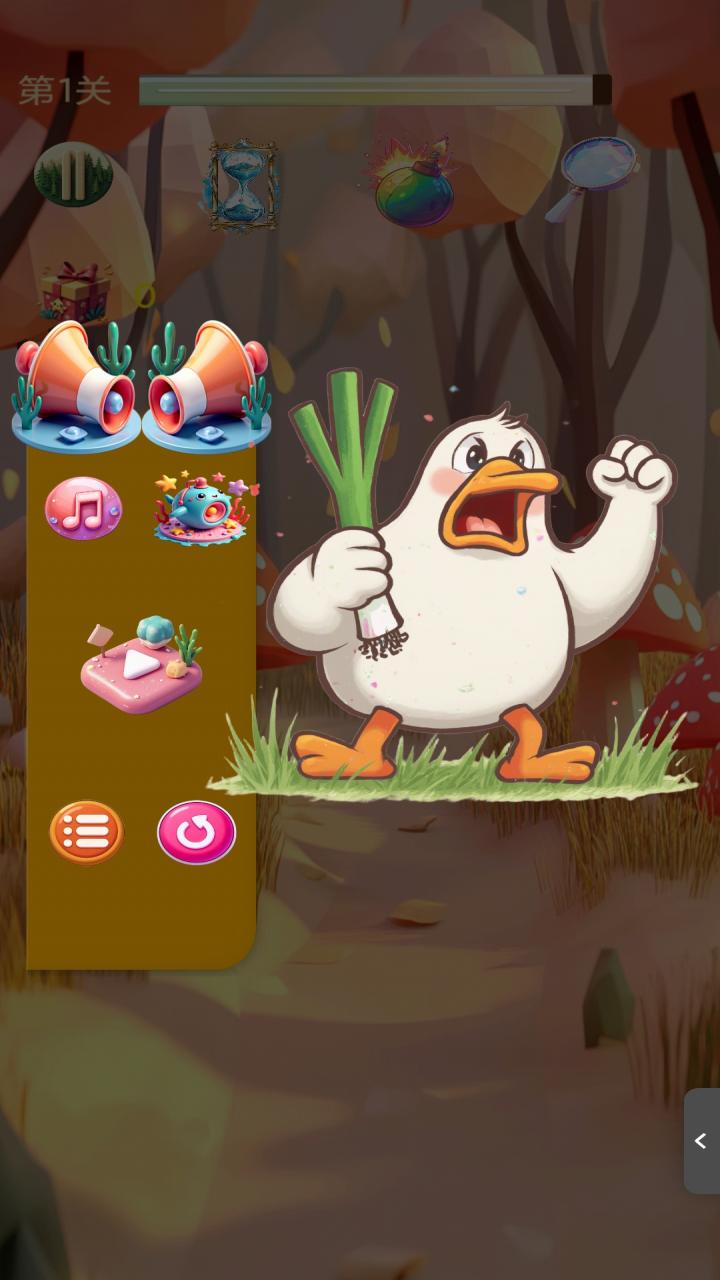Expand the side arrow tab
Image resolution: width=720 pixels, height=1280 pixels.
point(701,1141)
